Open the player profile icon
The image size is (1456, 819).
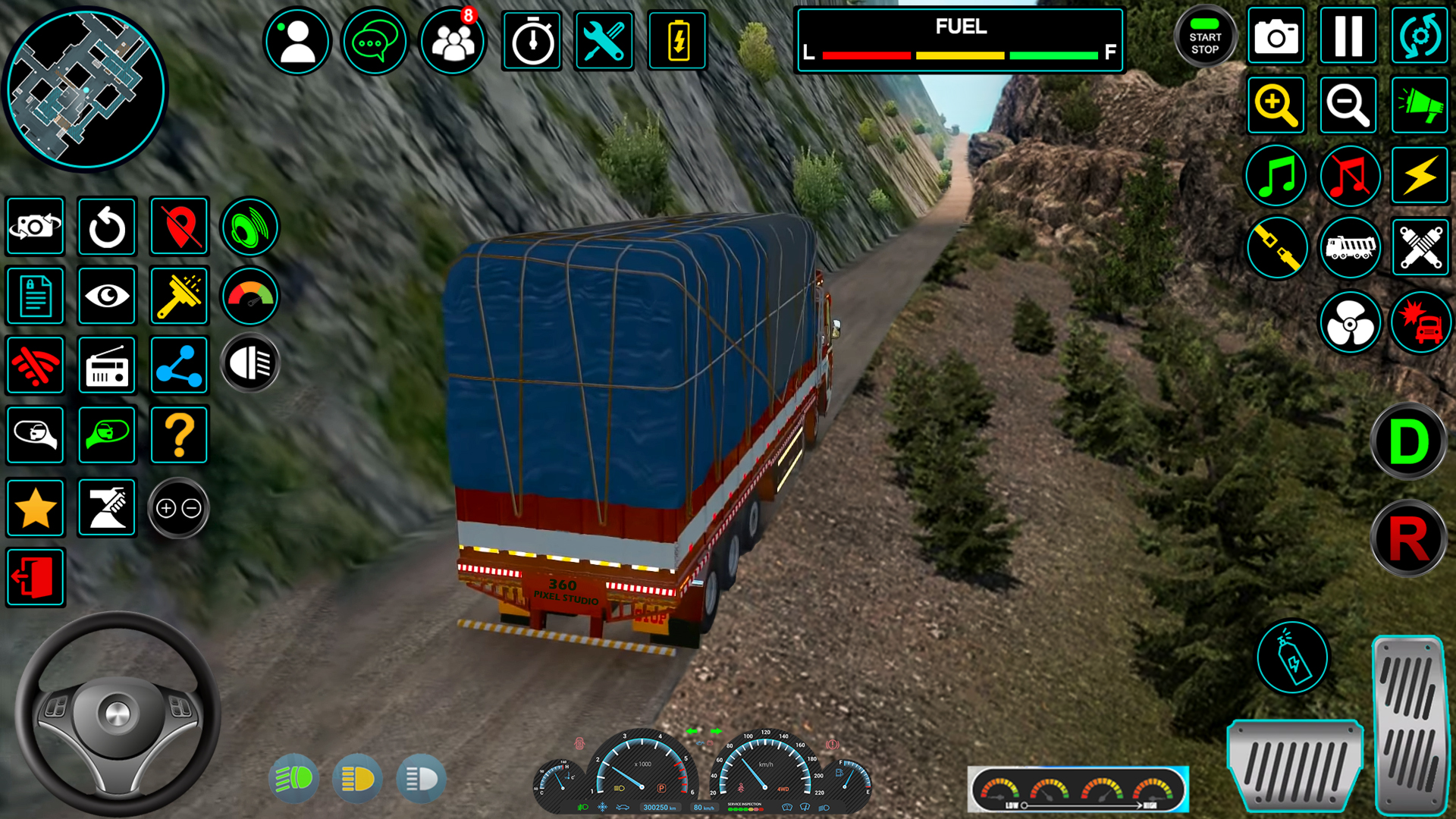tap(297, 41)
